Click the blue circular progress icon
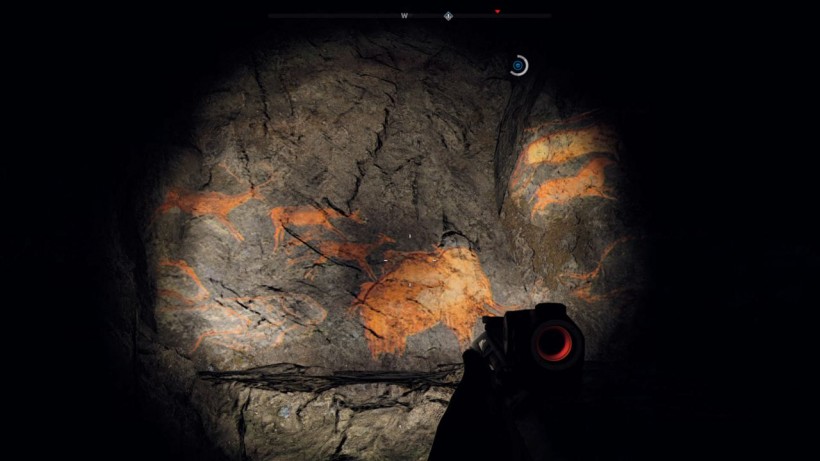The image size is (820, 461). pos(517,66)
